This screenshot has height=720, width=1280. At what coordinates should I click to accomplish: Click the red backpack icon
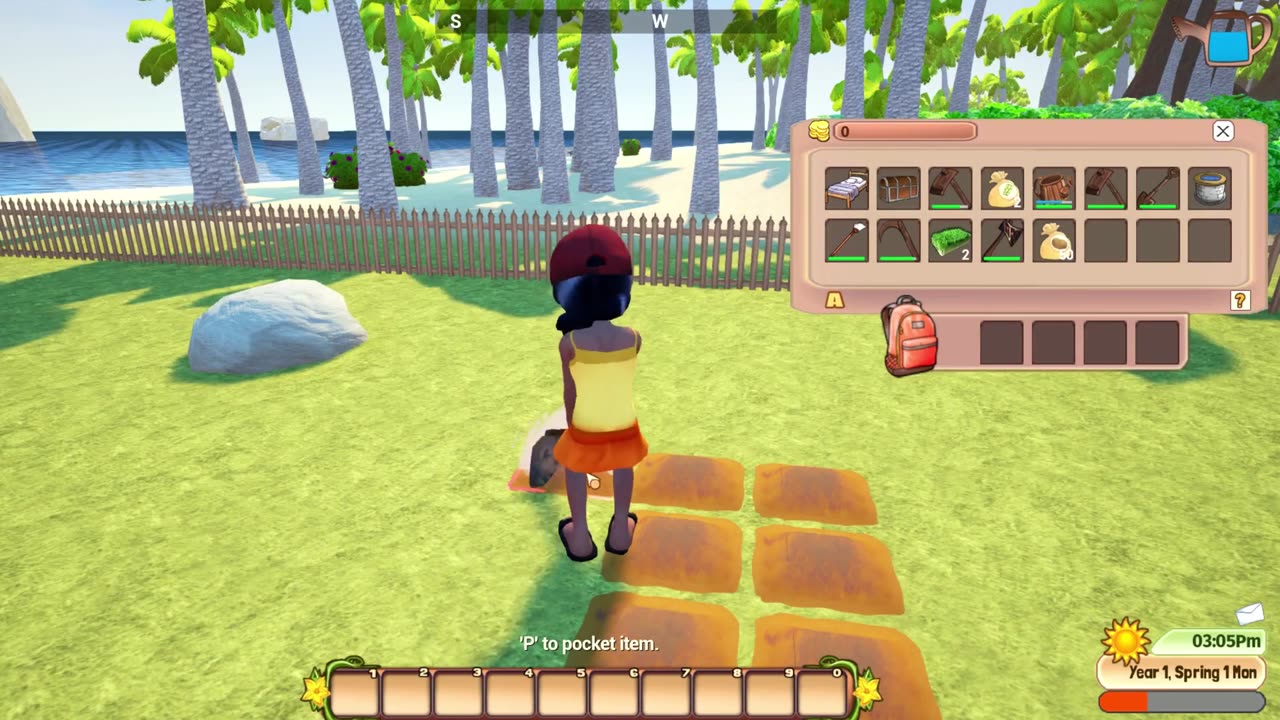point(909,336)
